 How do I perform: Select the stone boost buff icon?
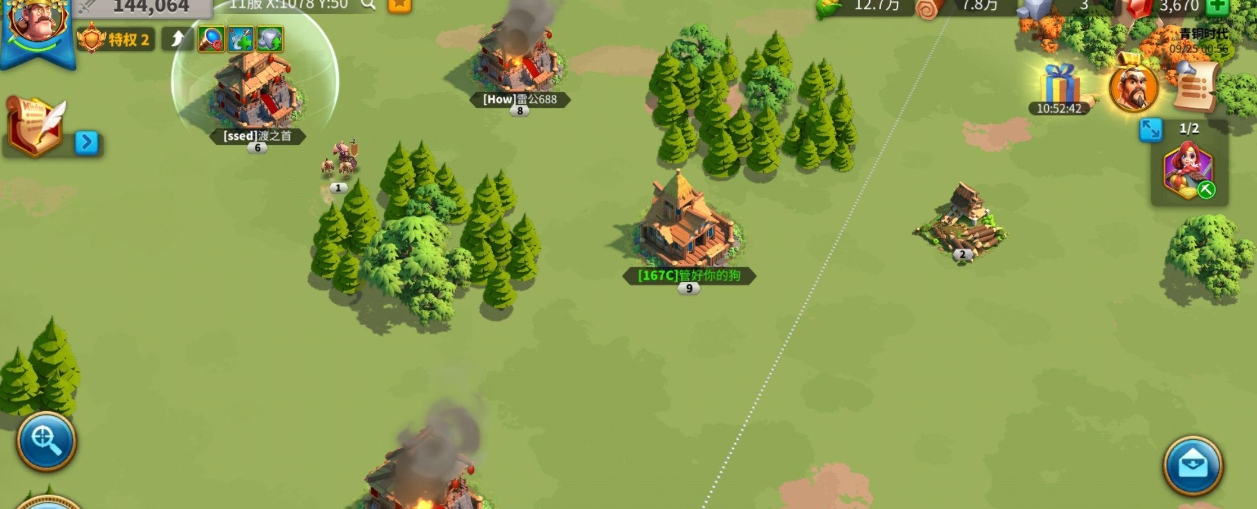[x=270, y=40]
